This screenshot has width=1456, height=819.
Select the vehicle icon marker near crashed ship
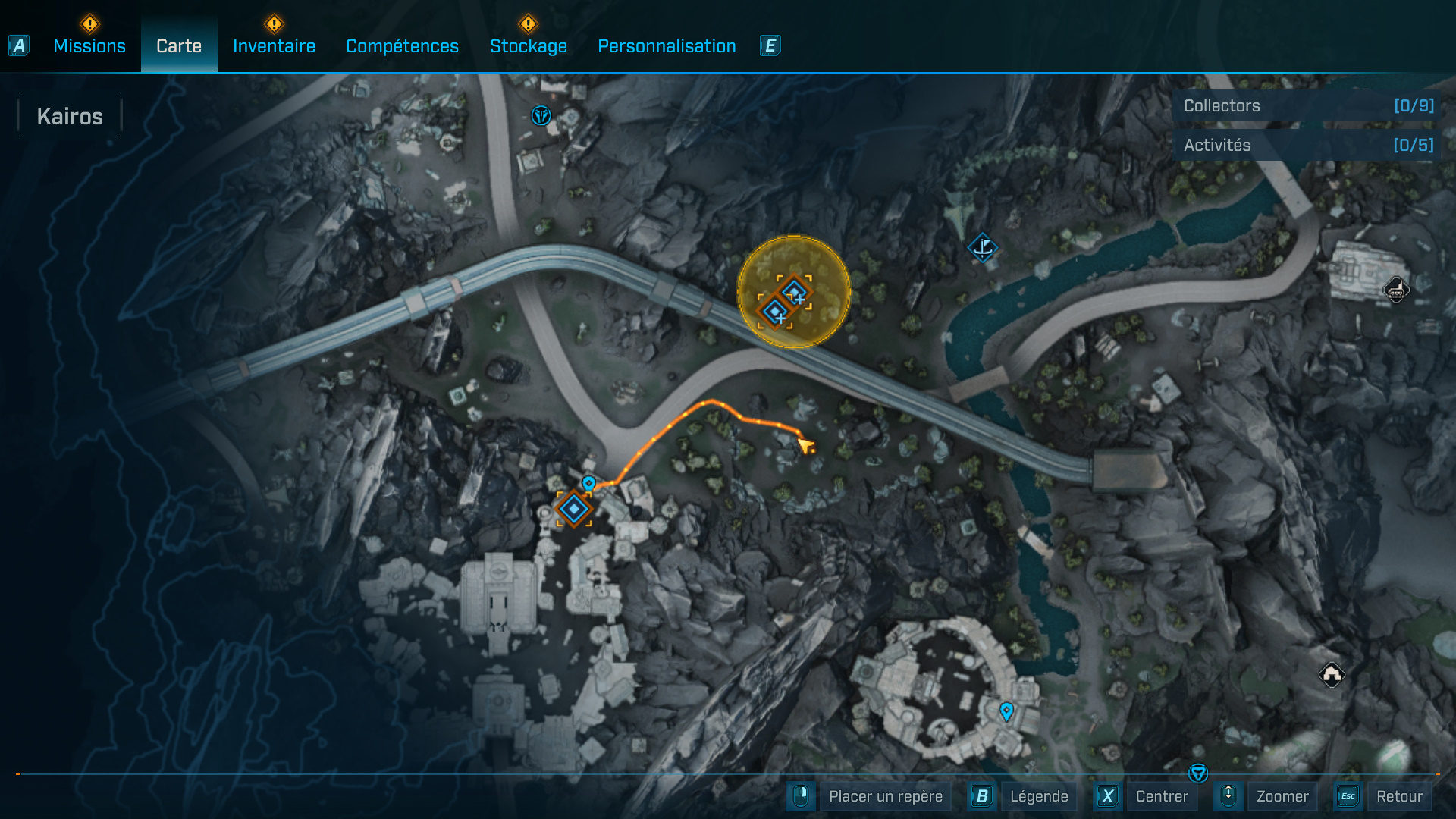(x=1396, y=290)
